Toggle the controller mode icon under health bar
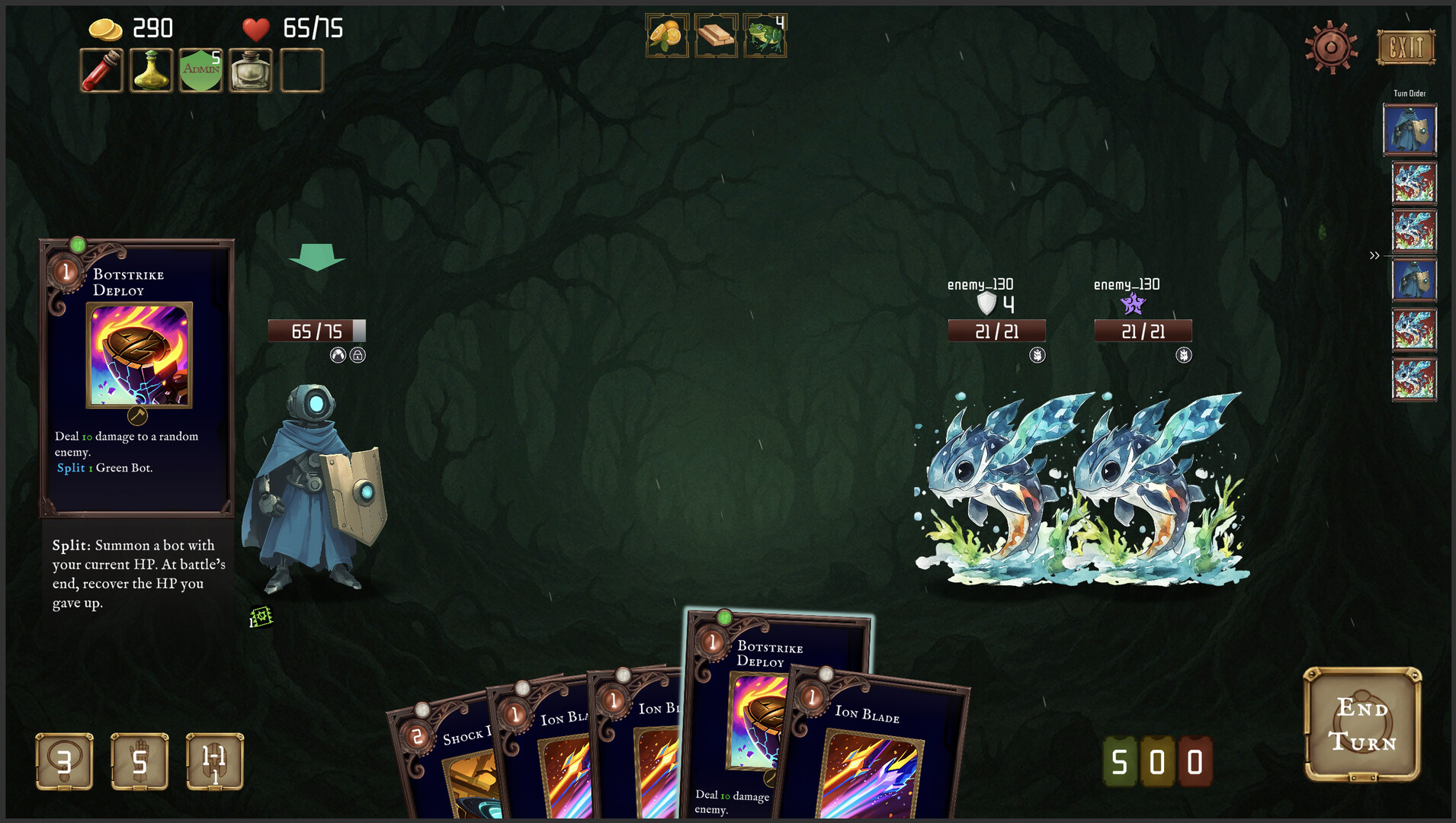Viewport: 1456px width, 823px height. pyautogui.click(x=338, y=354)
